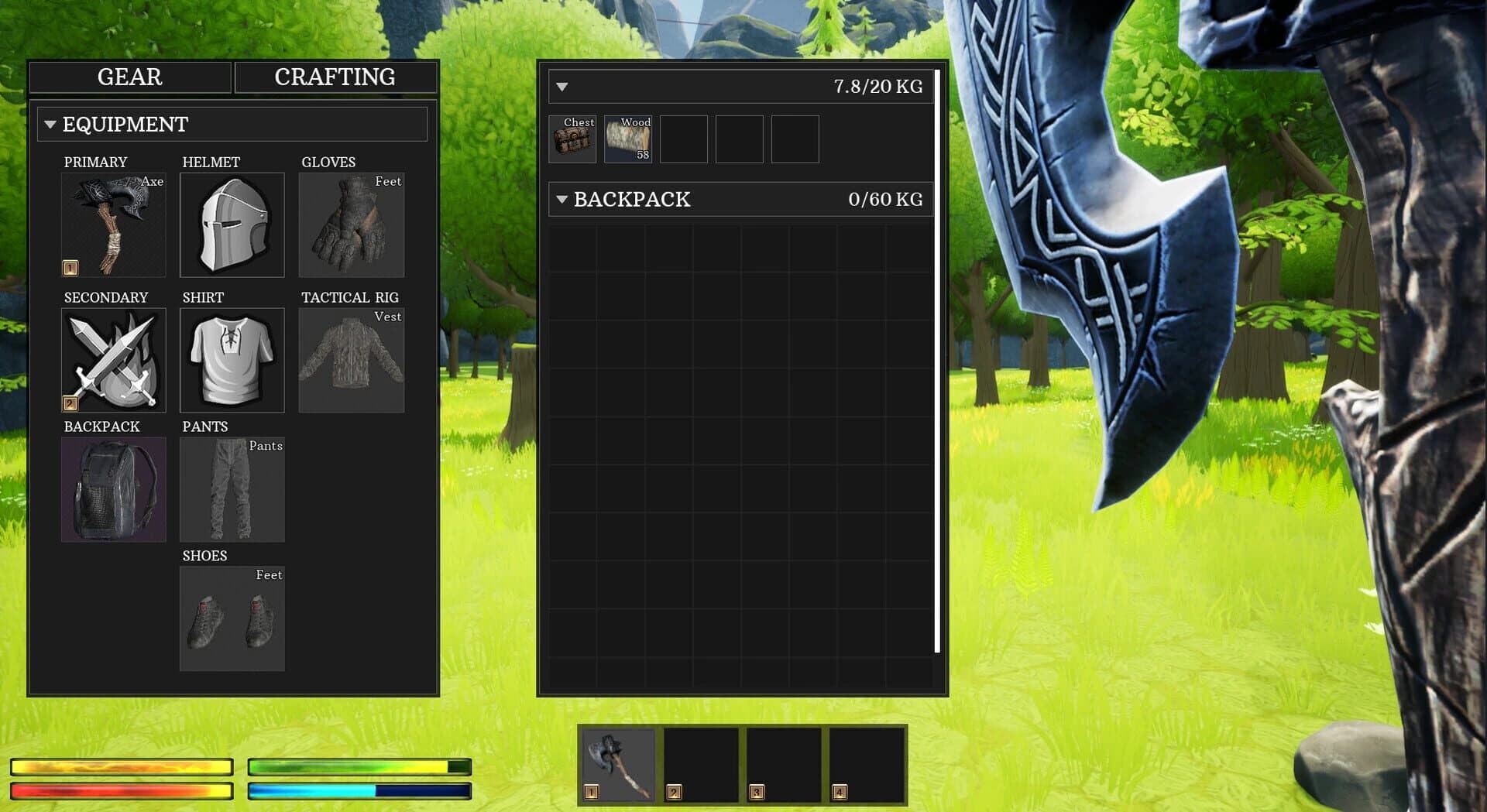
Task: Select the equipped Backpack icon
Action: pos(113,489)
